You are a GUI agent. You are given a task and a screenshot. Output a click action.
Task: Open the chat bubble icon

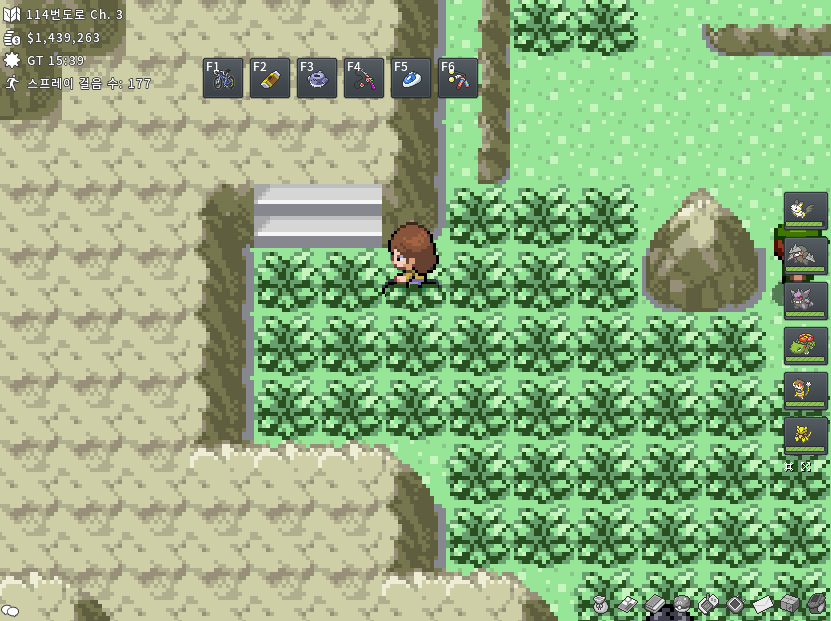pyautogui.click(x=10, y=610)
